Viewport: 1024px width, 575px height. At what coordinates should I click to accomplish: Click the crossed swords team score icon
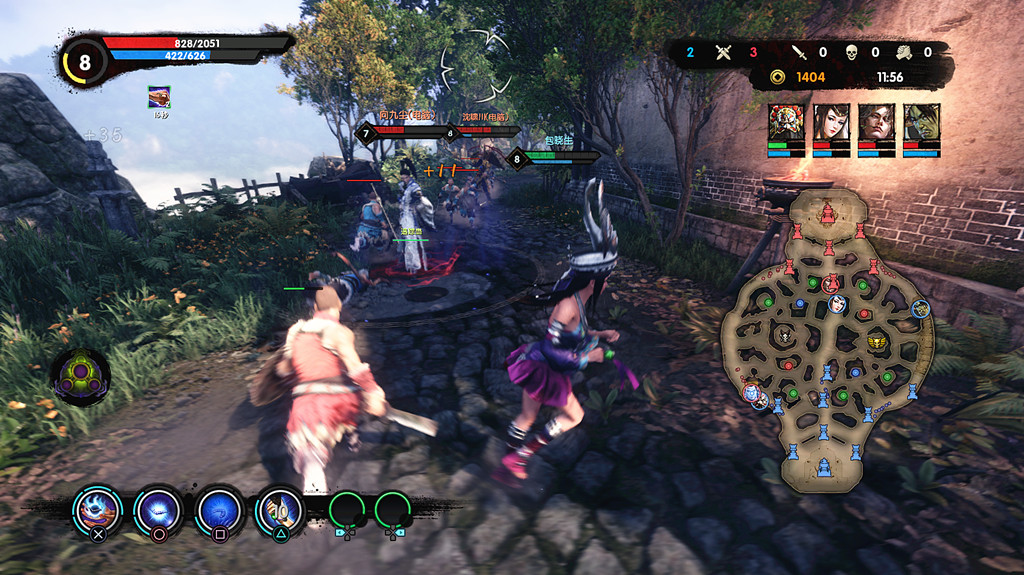724,52
